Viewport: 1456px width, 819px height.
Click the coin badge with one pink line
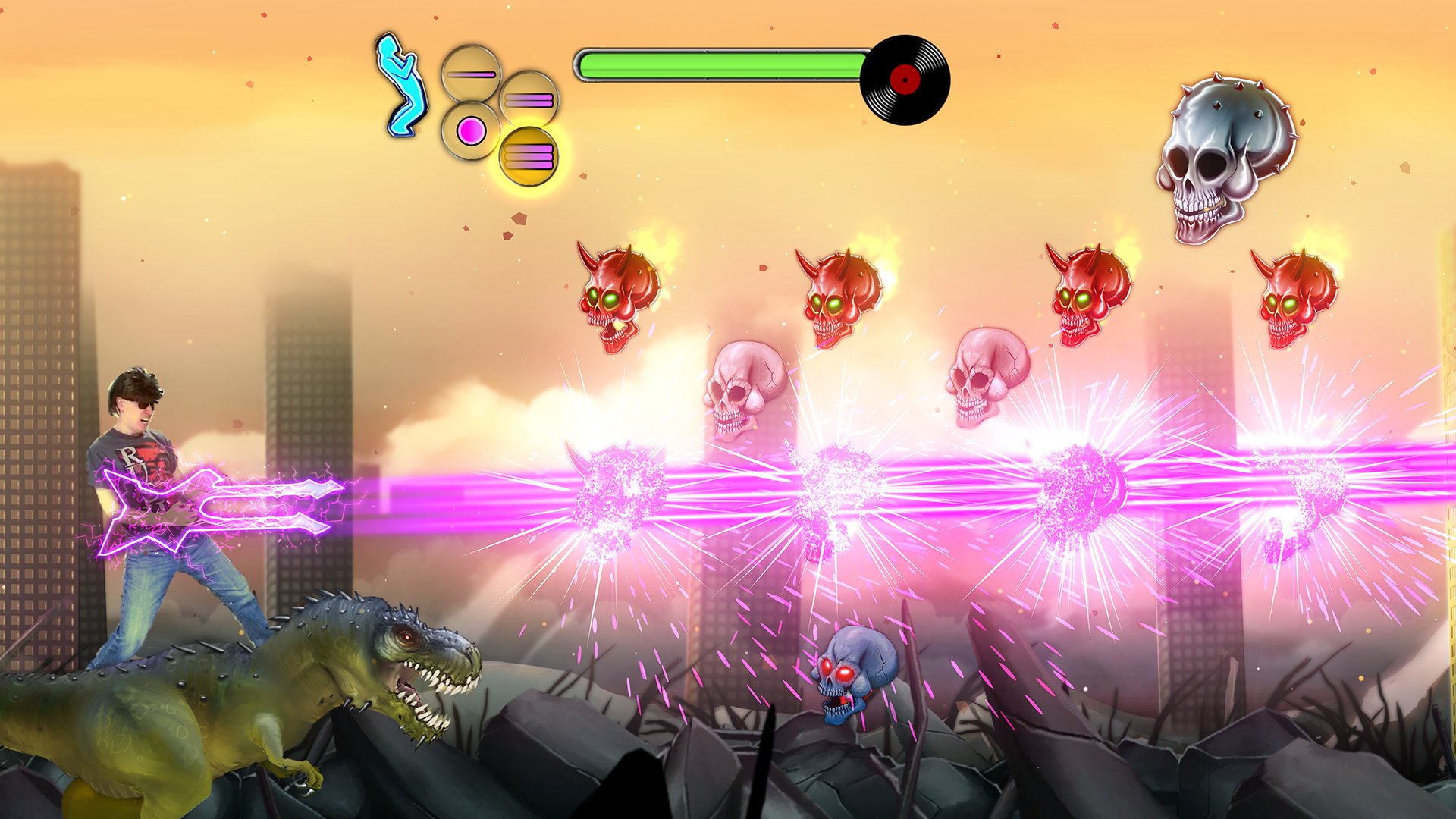click(472, 74)
